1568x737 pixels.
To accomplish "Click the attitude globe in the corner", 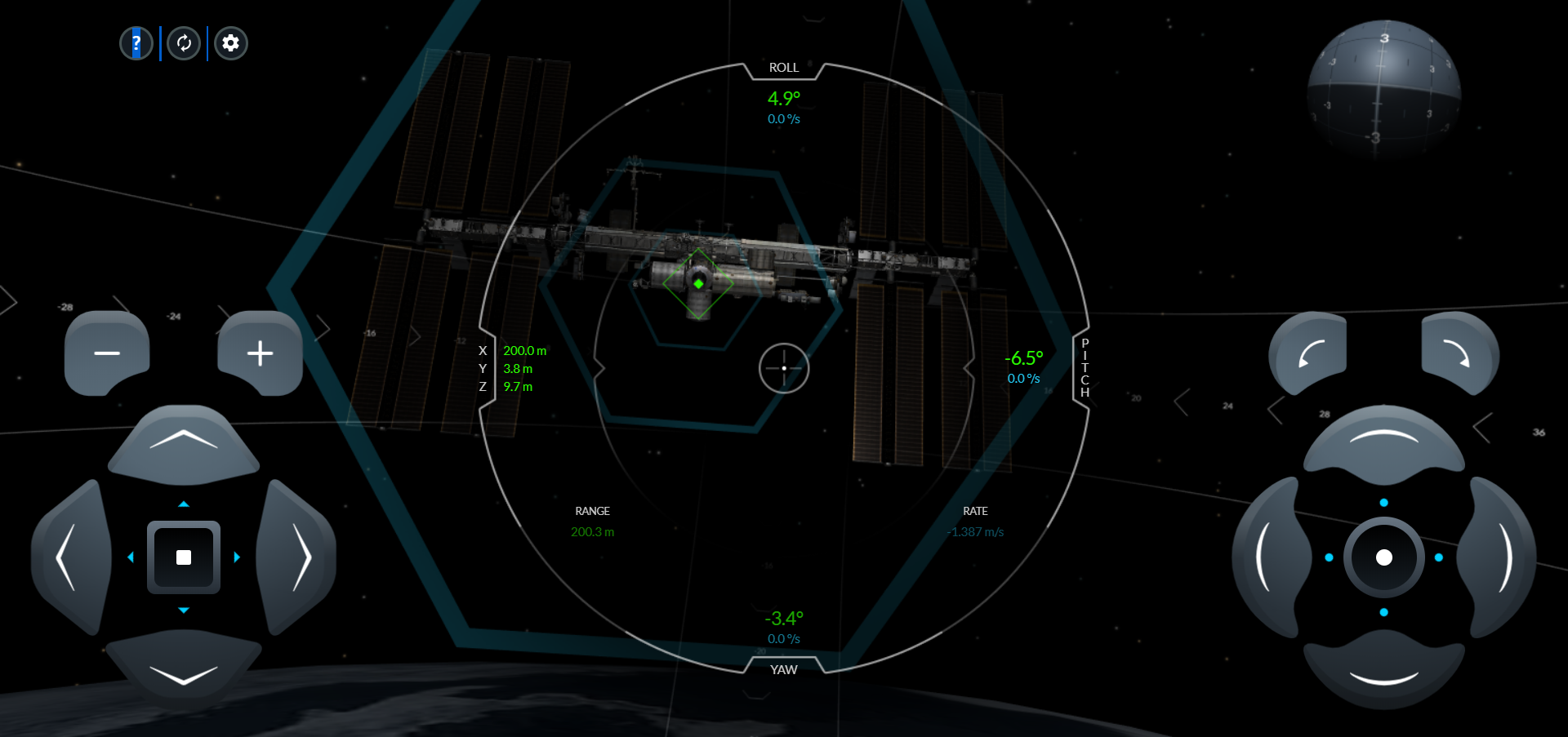I will 1383,90.
